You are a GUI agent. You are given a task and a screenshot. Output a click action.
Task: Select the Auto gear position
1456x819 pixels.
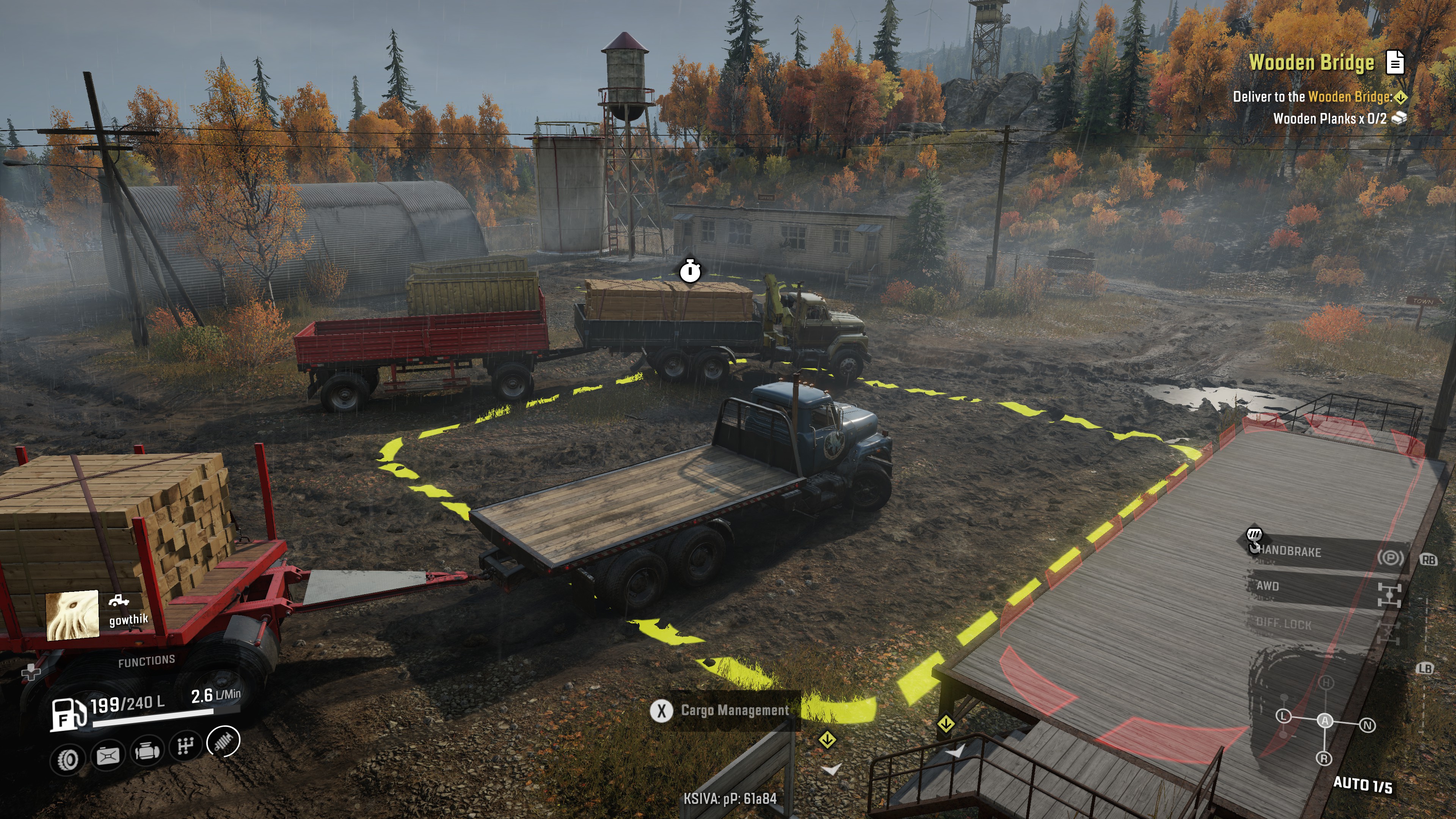[1325, 721]
